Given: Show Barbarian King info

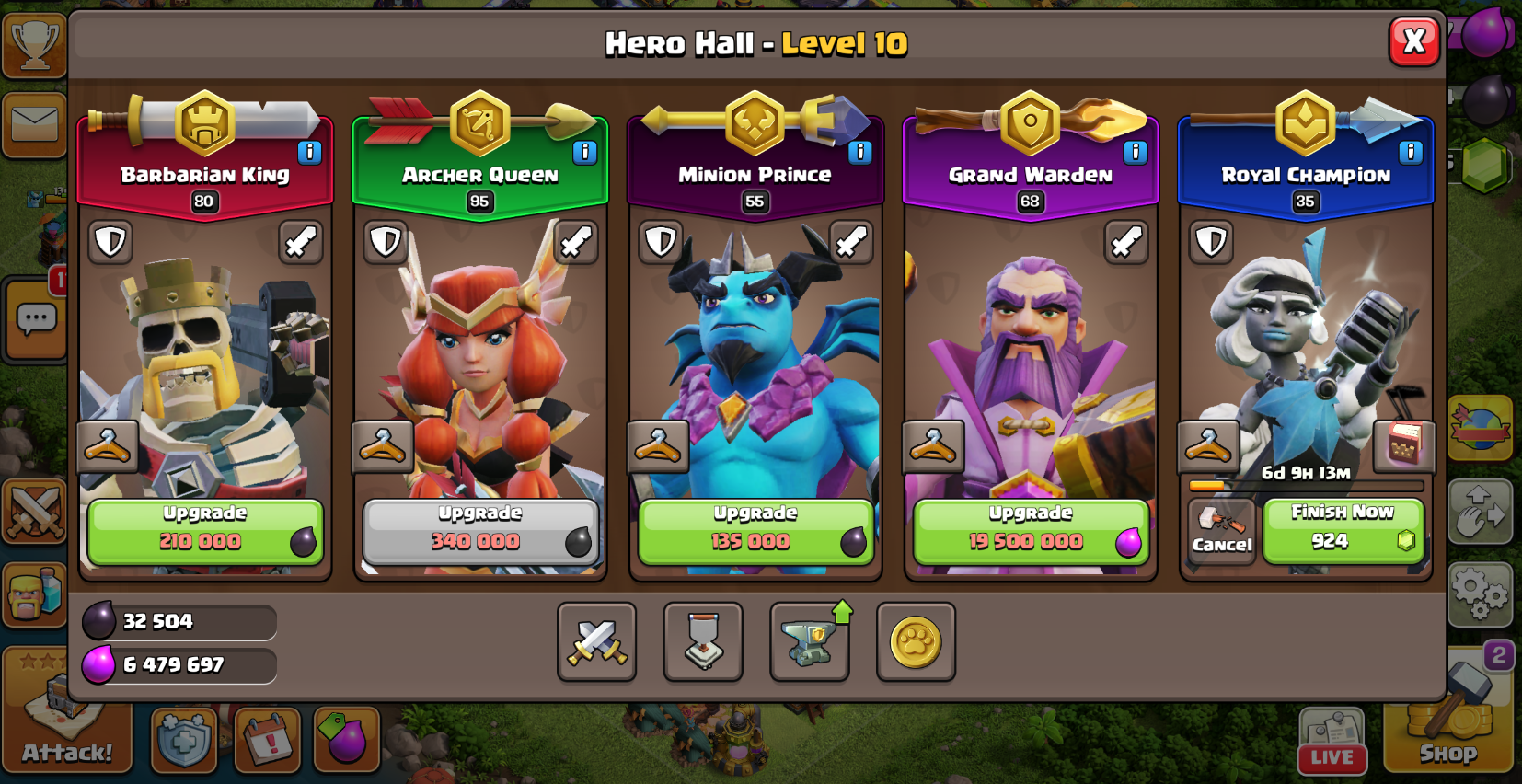Looking at the screenshot, I should click(x=309, y=152).
